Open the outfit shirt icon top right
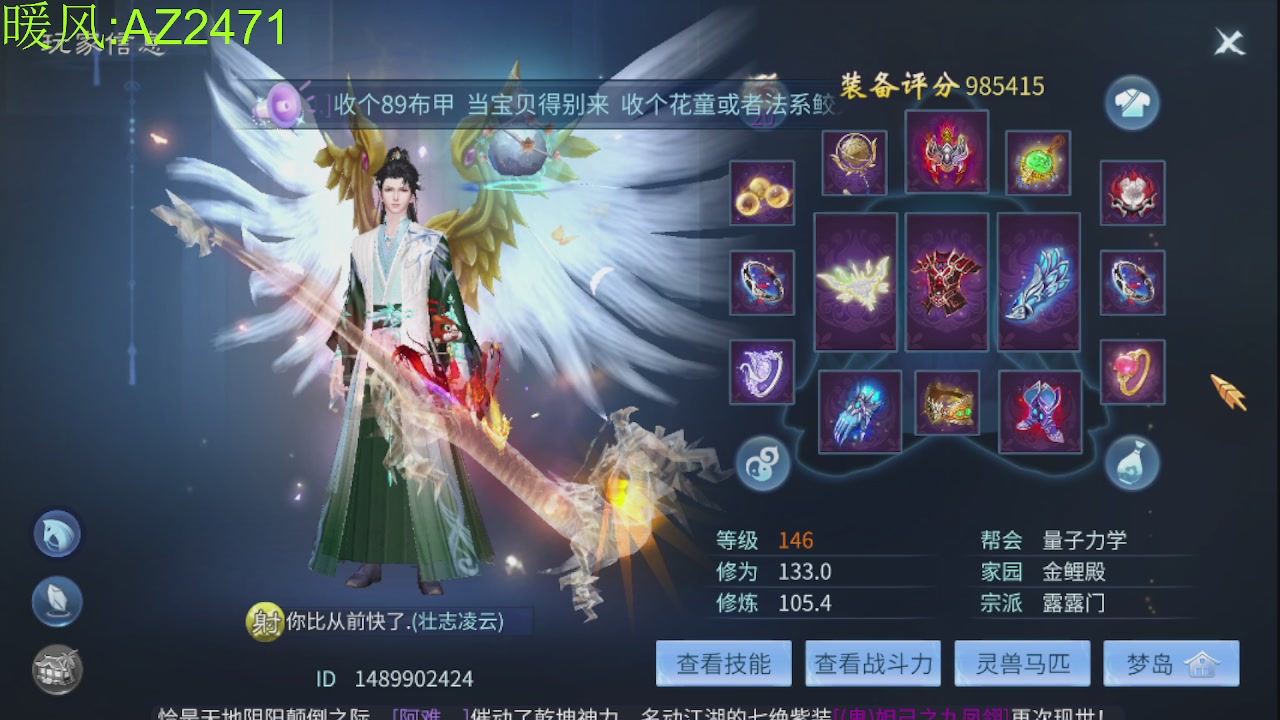The image size is (1280, 720). 1131,103
